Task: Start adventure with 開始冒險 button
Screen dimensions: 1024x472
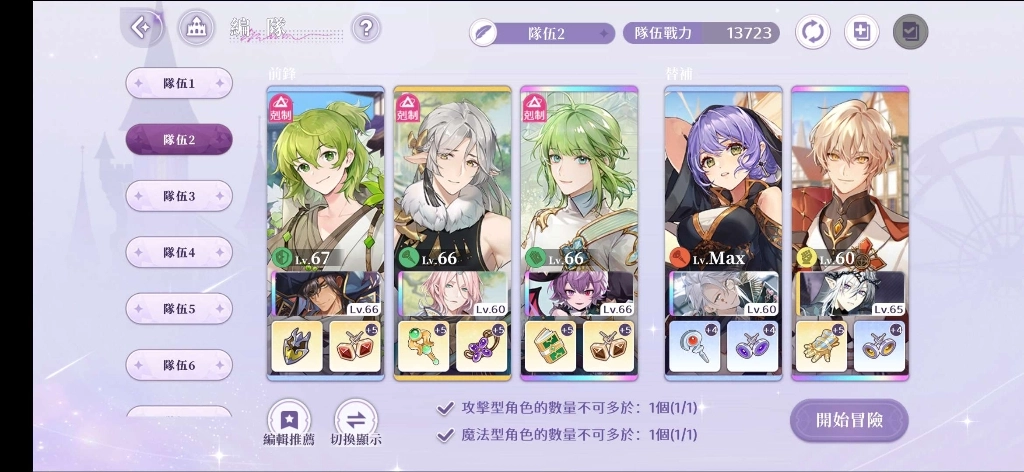Action: tap(849, 420)
